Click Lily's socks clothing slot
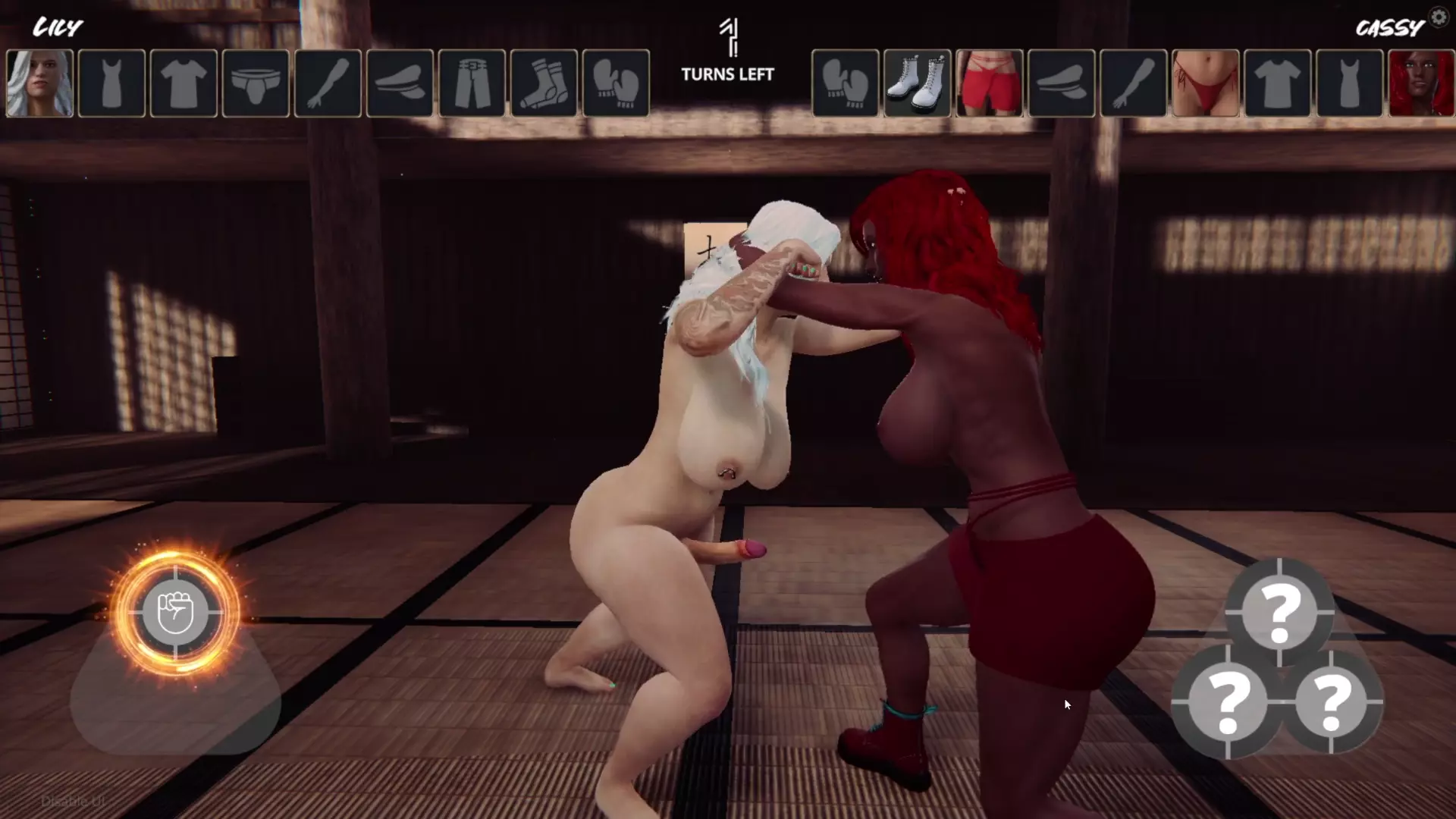Image resolution: width=1456 pixels, height=819 pixels. pos(544,83)
